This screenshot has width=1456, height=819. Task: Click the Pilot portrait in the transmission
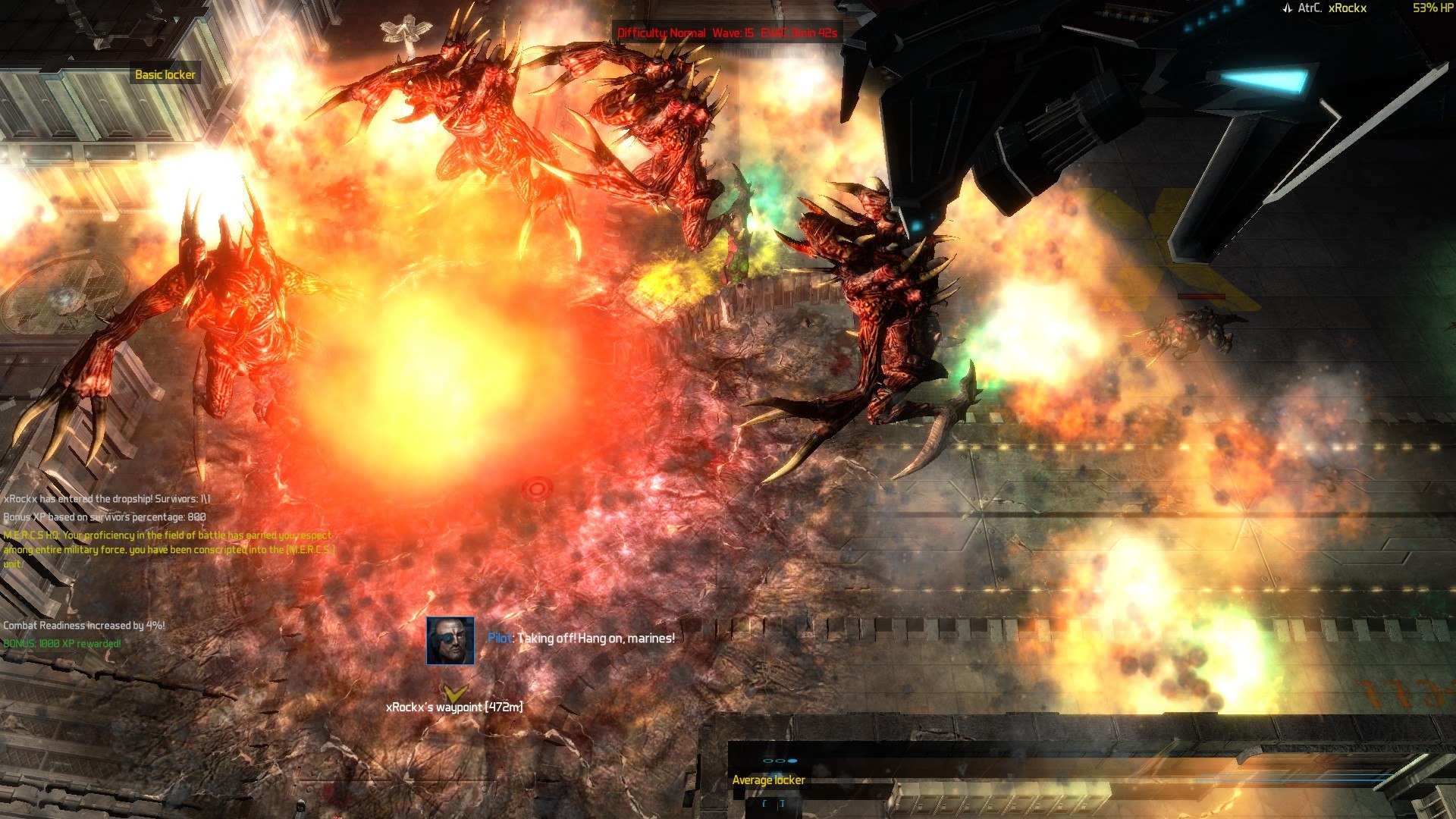pos(450,641)
